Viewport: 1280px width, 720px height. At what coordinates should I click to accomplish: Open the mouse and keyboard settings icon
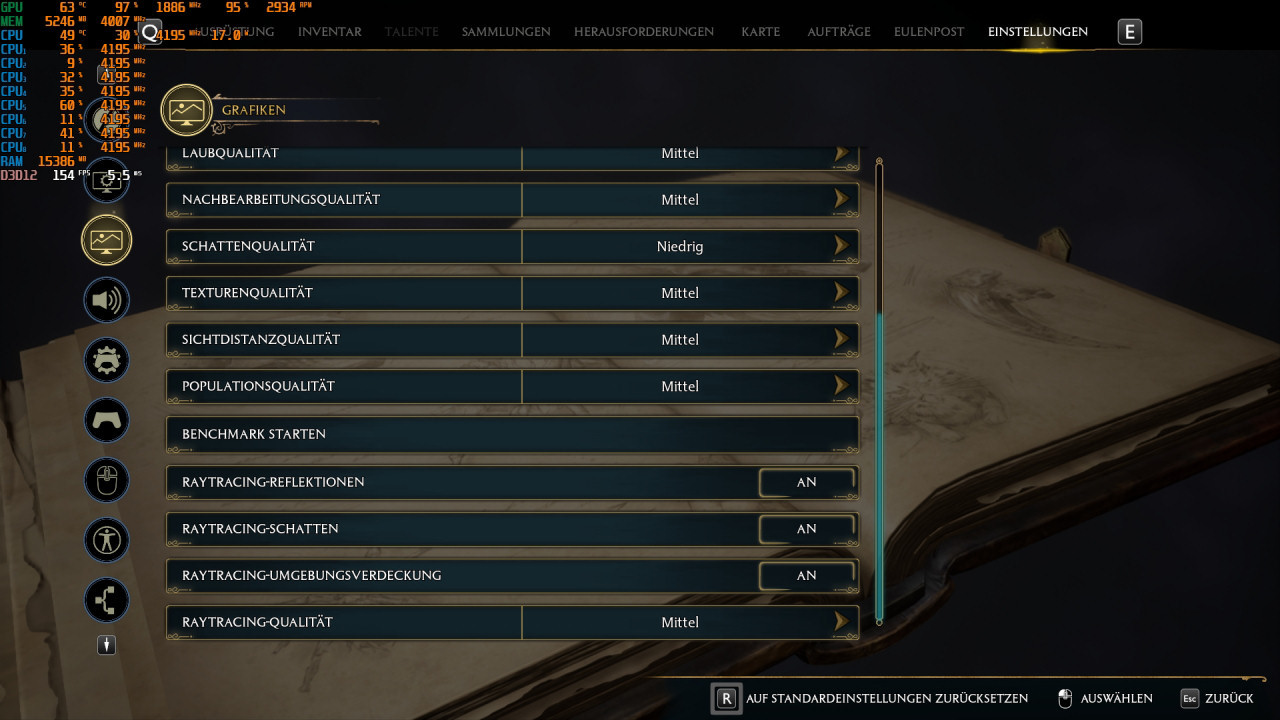[x=106, y=480]
